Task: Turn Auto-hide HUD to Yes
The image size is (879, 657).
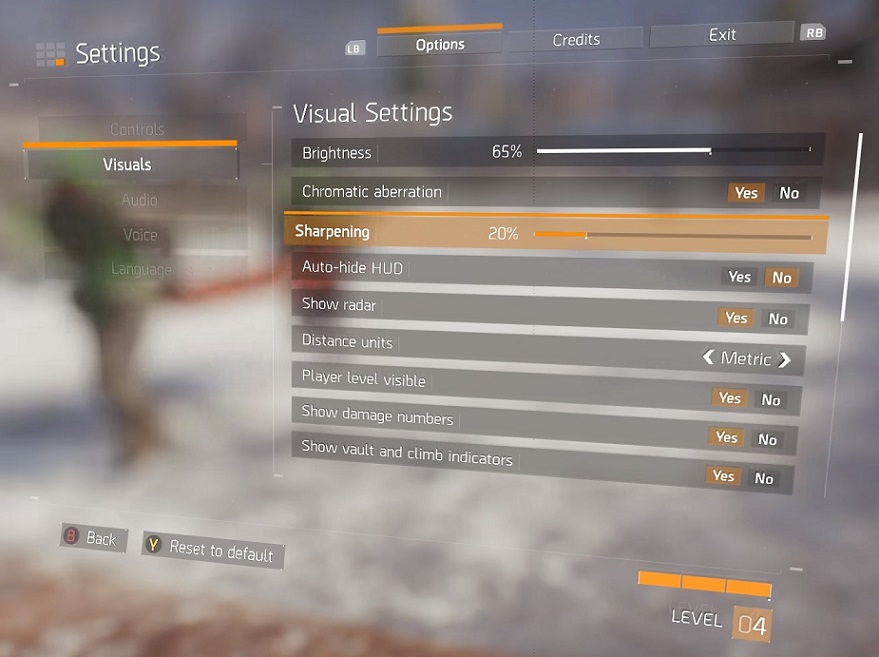Action: [739, 277]
